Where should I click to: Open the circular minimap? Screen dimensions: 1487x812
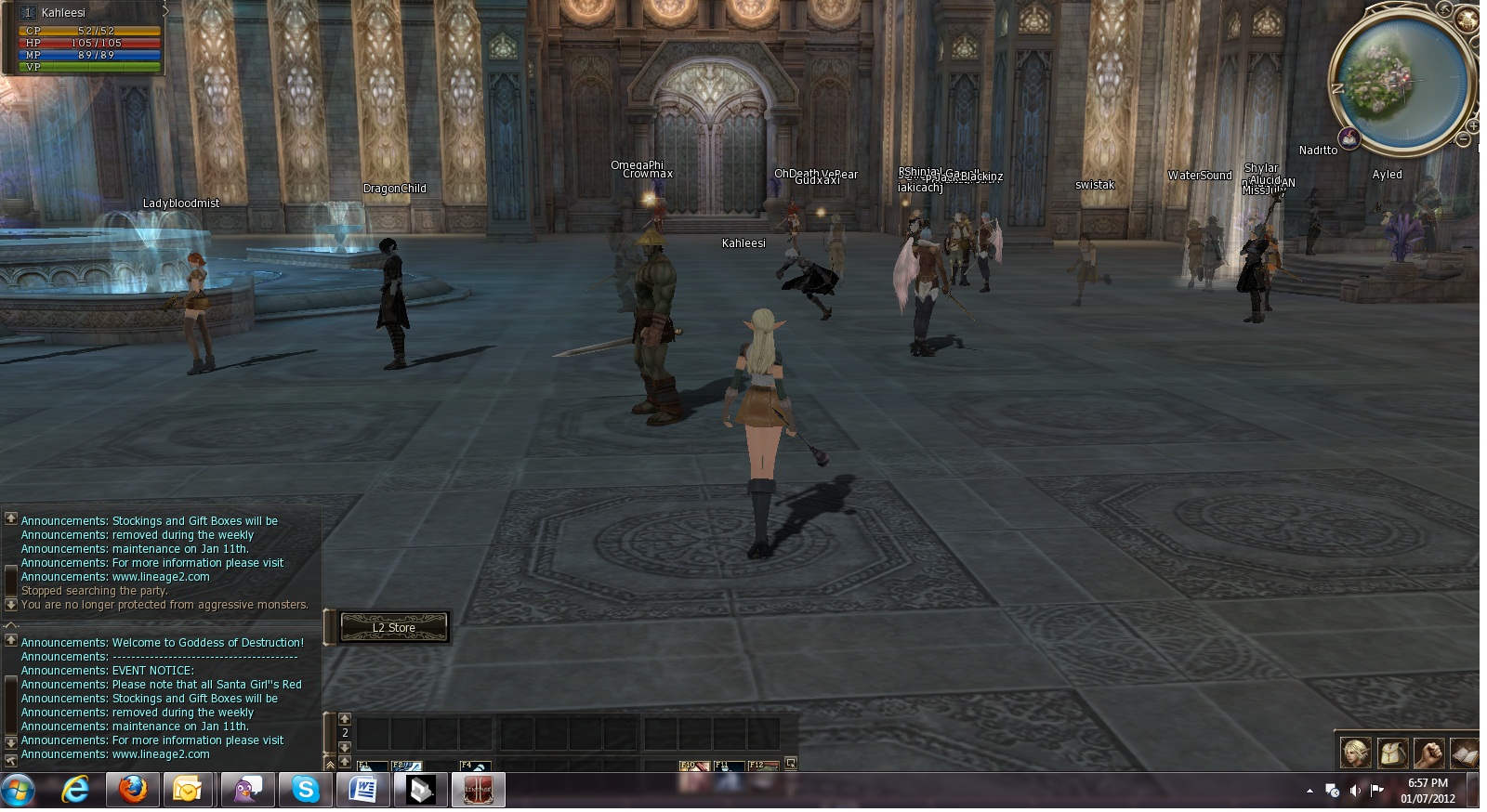tap(1400, 77)
